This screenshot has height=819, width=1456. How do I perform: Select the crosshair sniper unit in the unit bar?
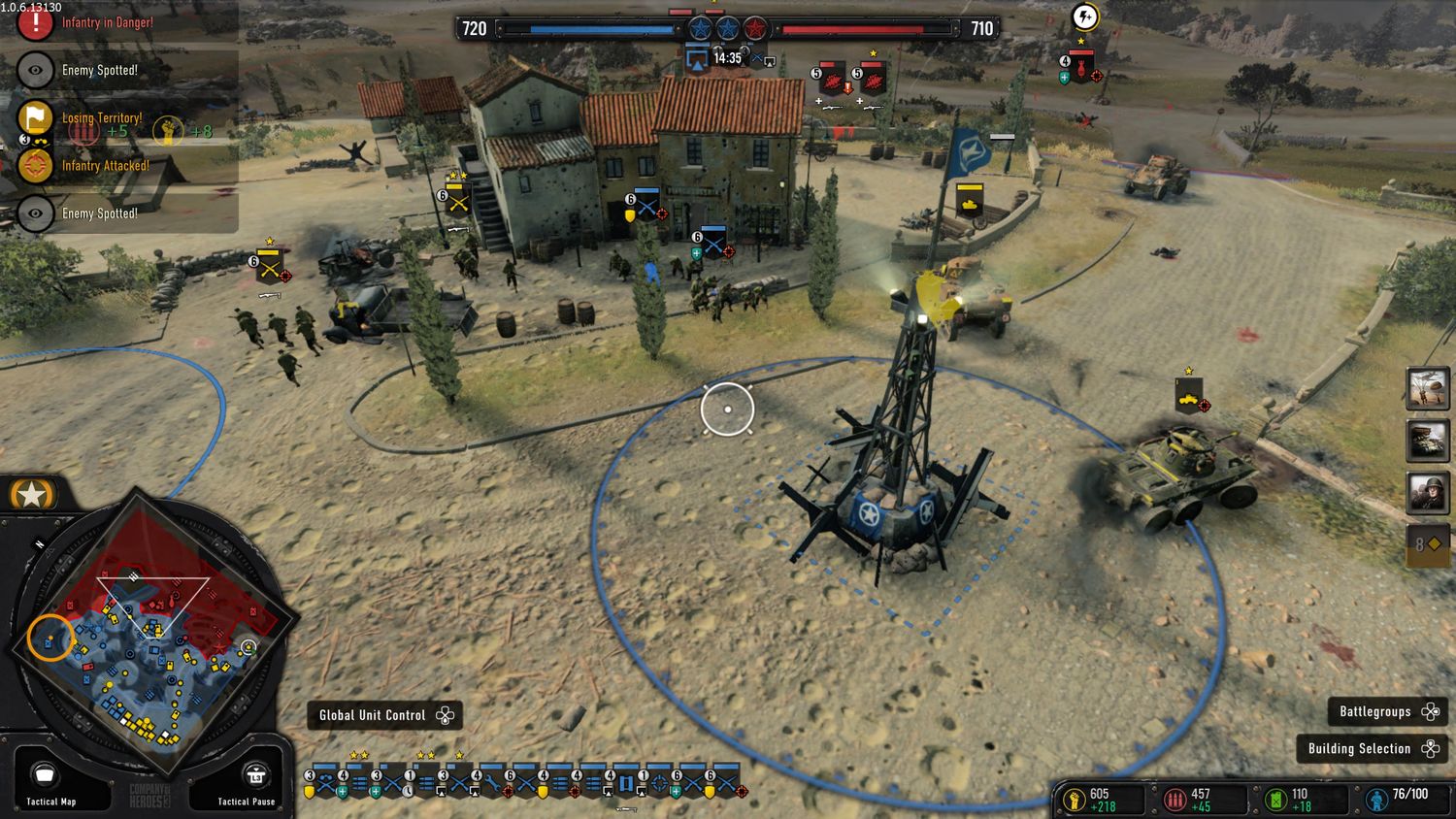coord(660,781)
